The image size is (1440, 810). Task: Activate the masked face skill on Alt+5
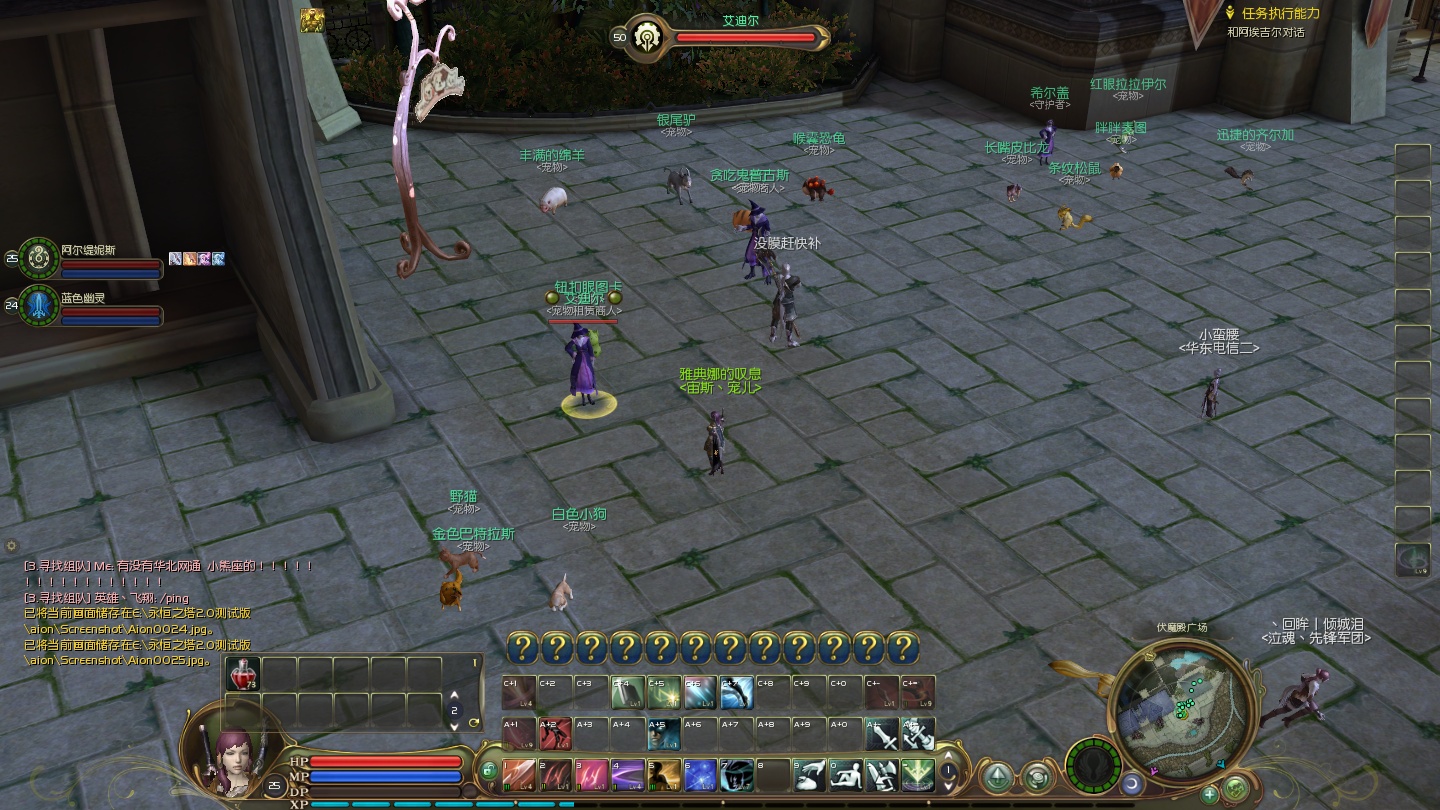(663, 734)
